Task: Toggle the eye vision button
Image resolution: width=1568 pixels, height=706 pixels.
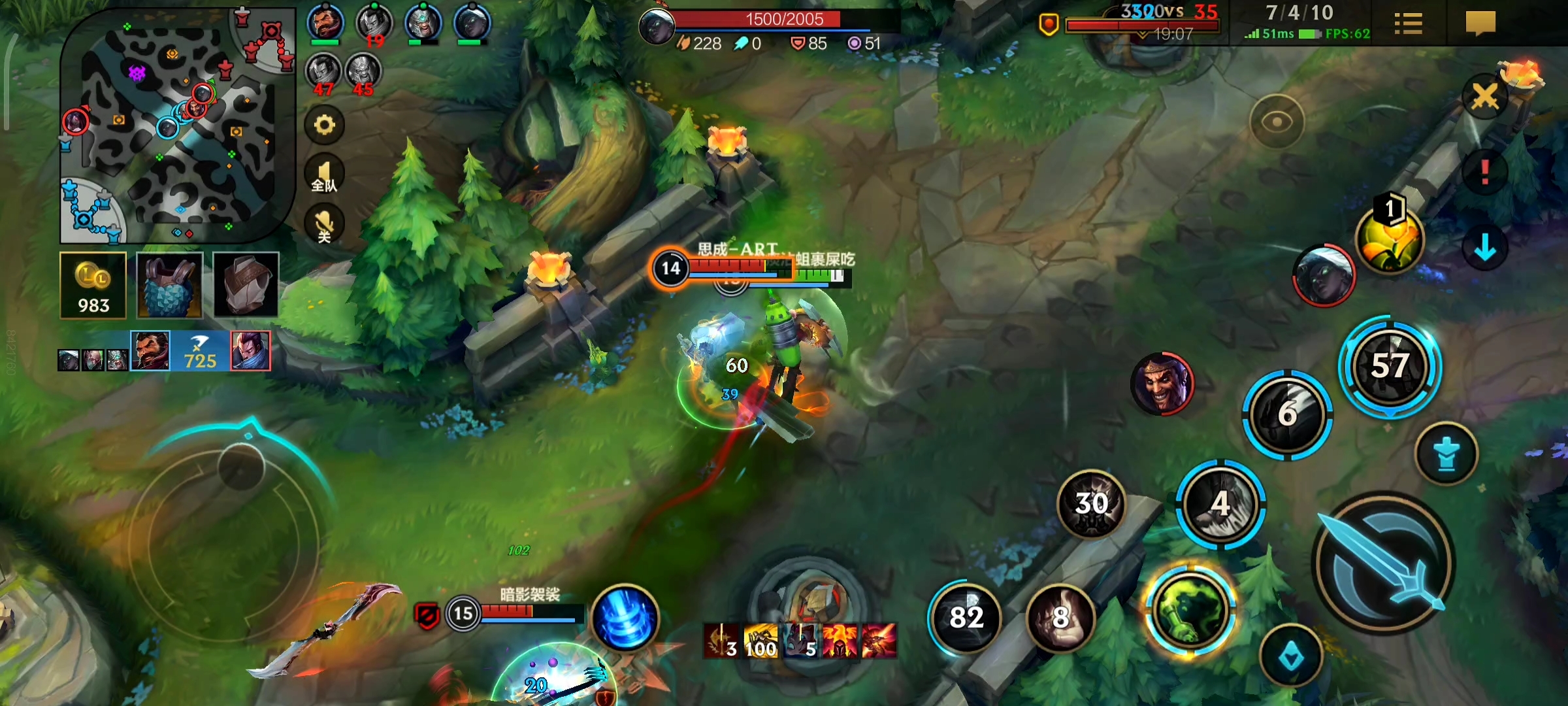Action: [x=1277, y=122]
